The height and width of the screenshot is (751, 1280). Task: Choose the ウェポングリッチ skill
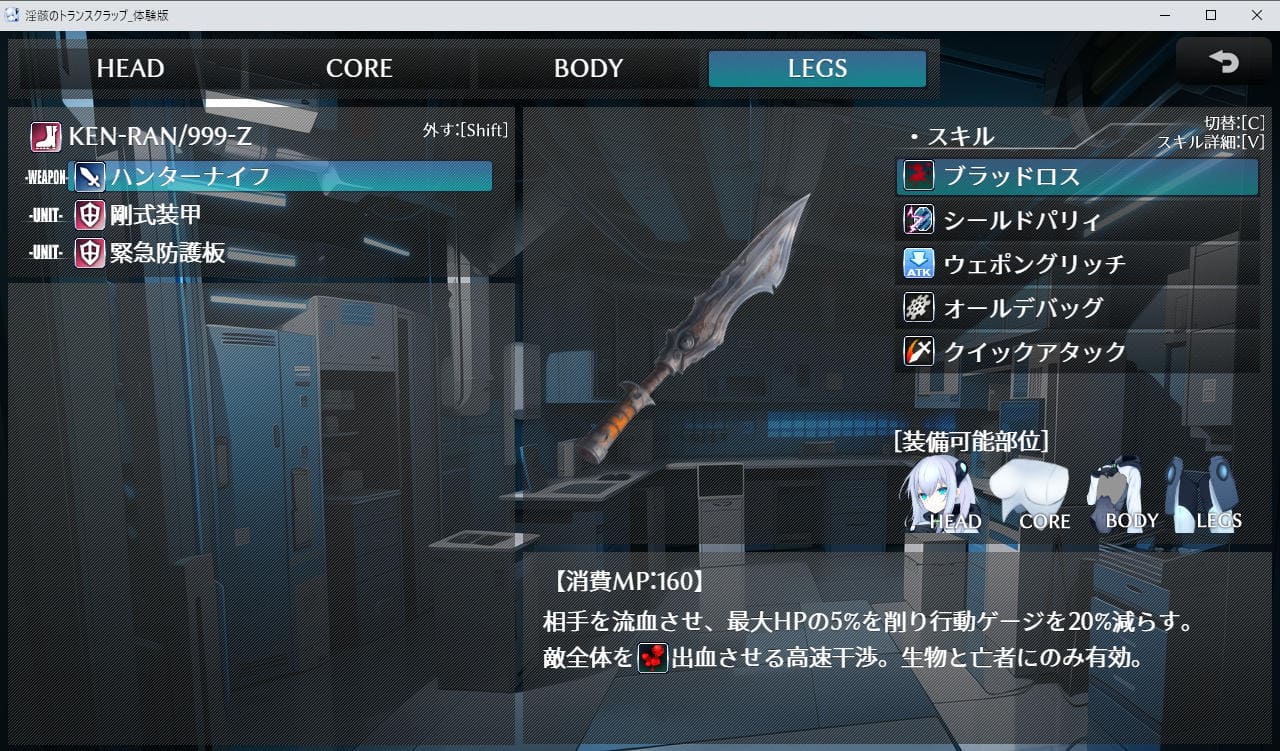(x=1076, y=264)
